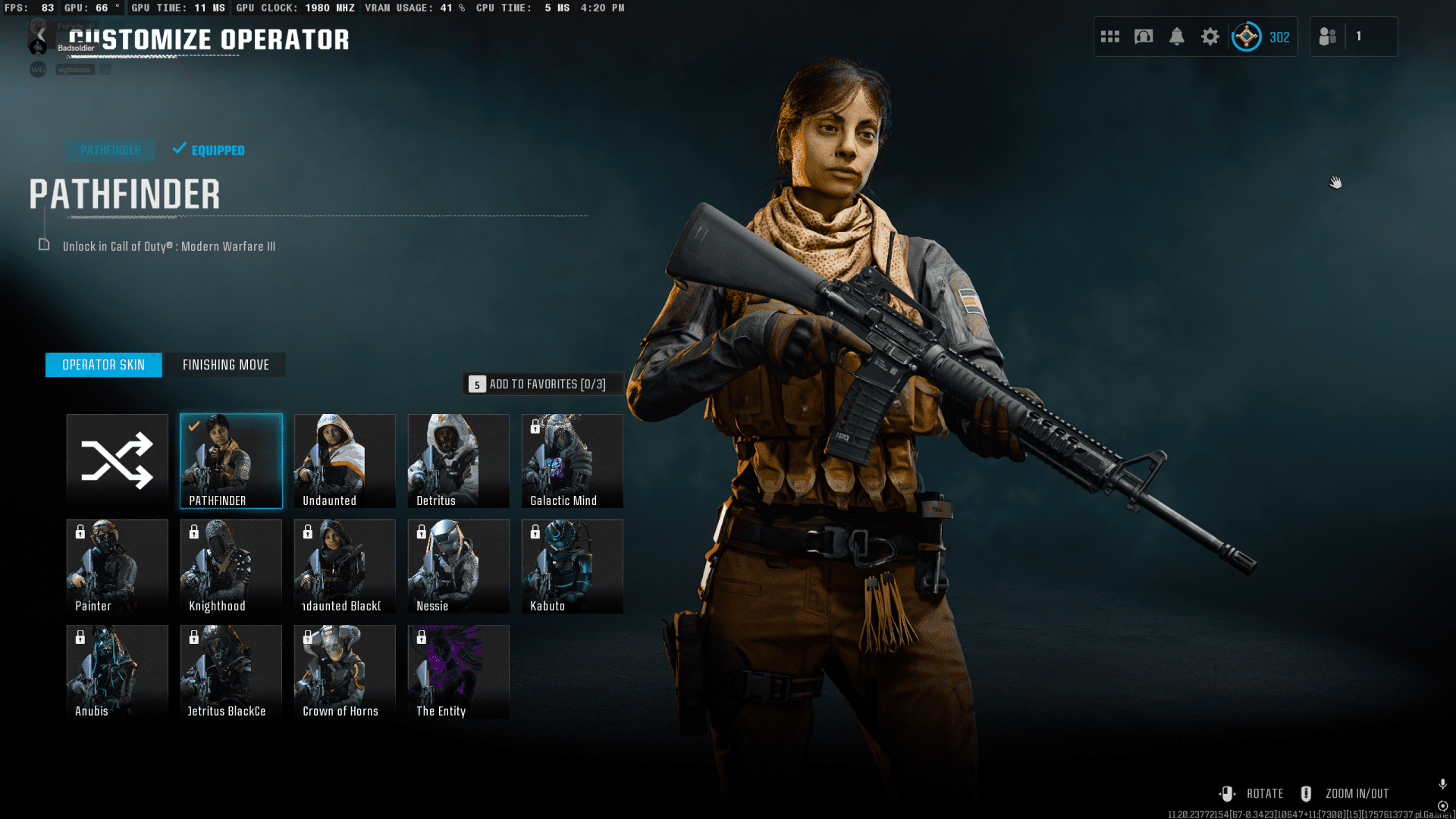1456x819 pixels.
Task: Go back using the top-left arrow
Action: 41,35
